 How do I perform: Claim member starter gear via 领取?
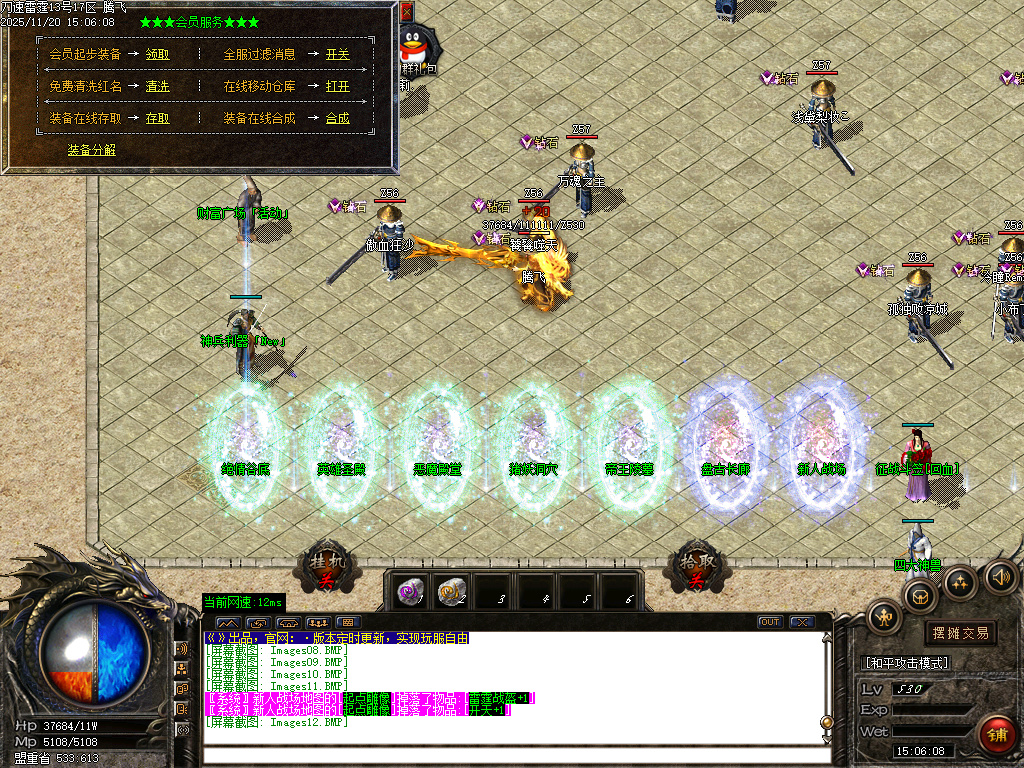157,55
